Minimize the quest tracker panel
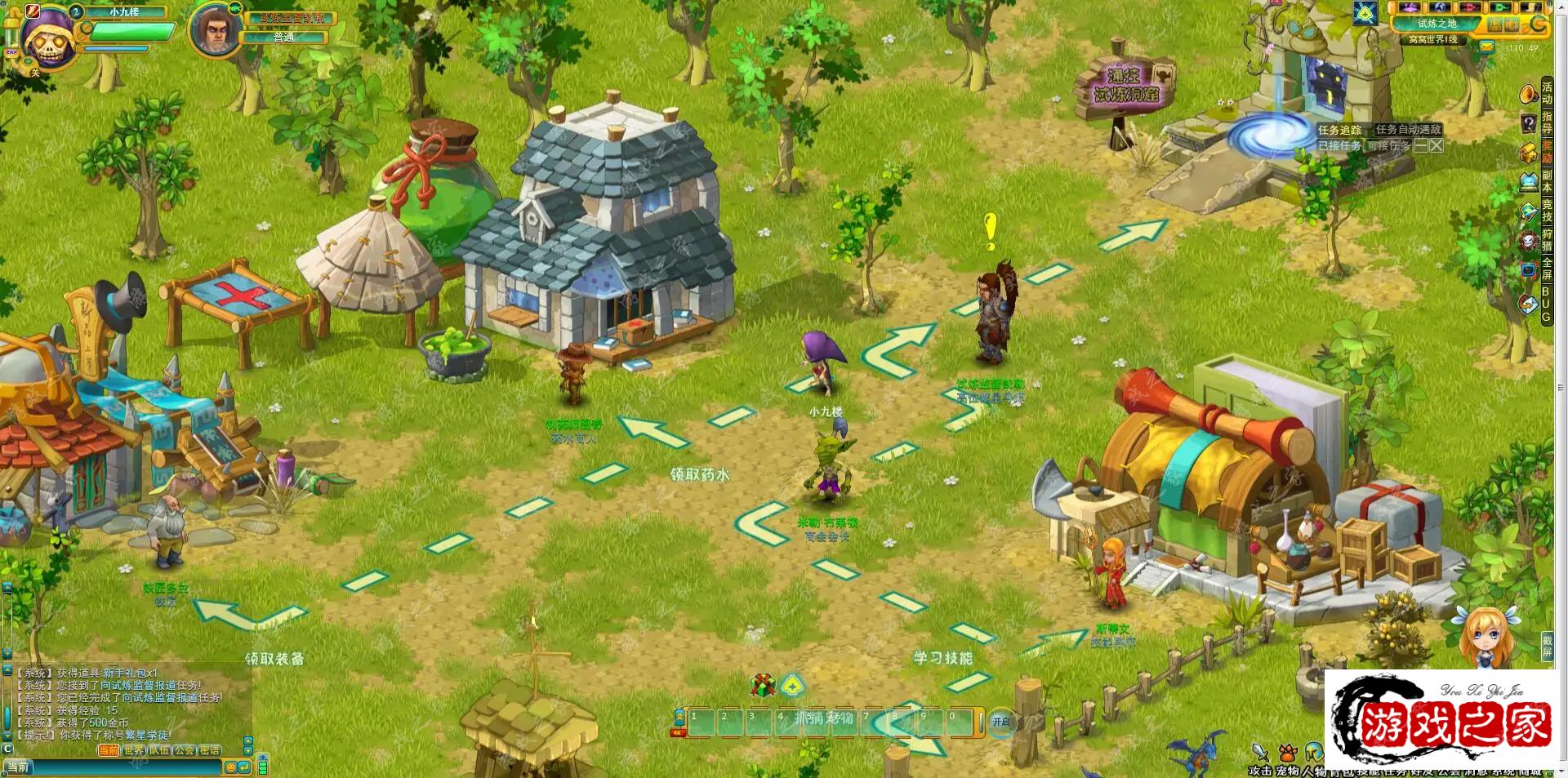 tap(1421, 145)
